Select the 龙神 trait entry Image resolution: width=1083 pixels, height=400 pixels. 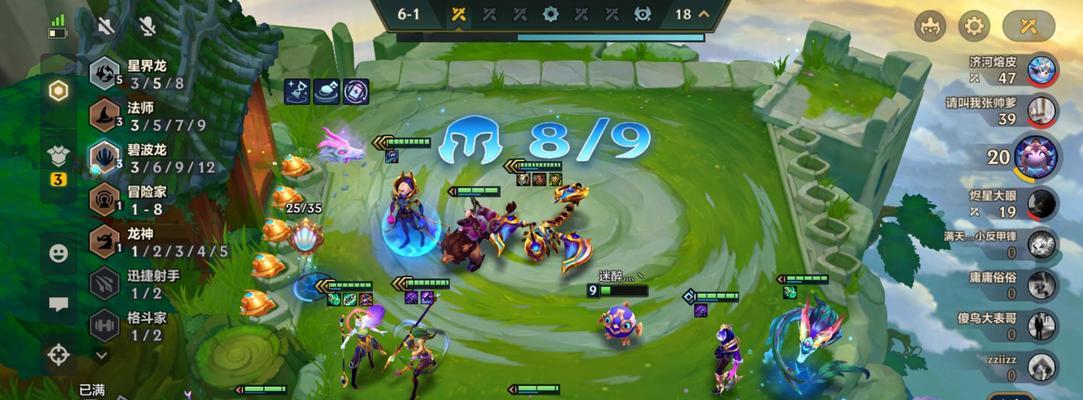(x=105, y=241)
